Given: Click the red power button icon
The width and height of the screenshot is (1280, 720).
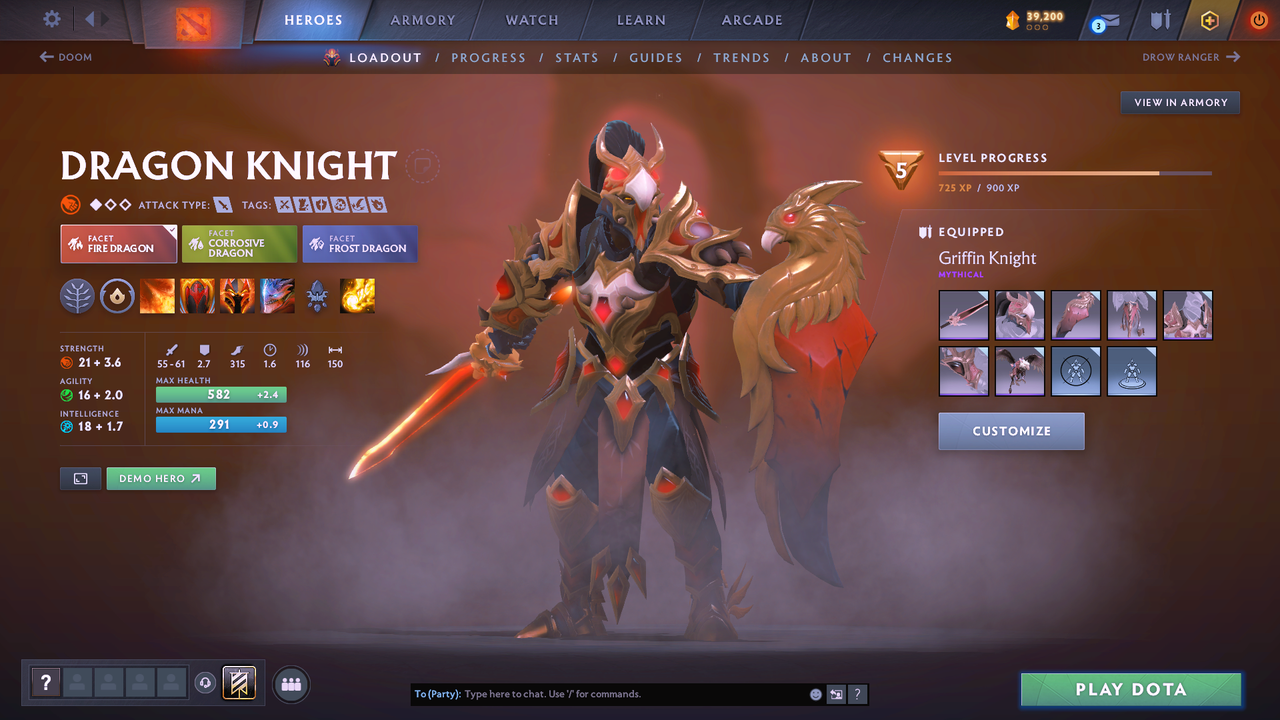Looking at the screenshot, I should [x=1258, y=19].
